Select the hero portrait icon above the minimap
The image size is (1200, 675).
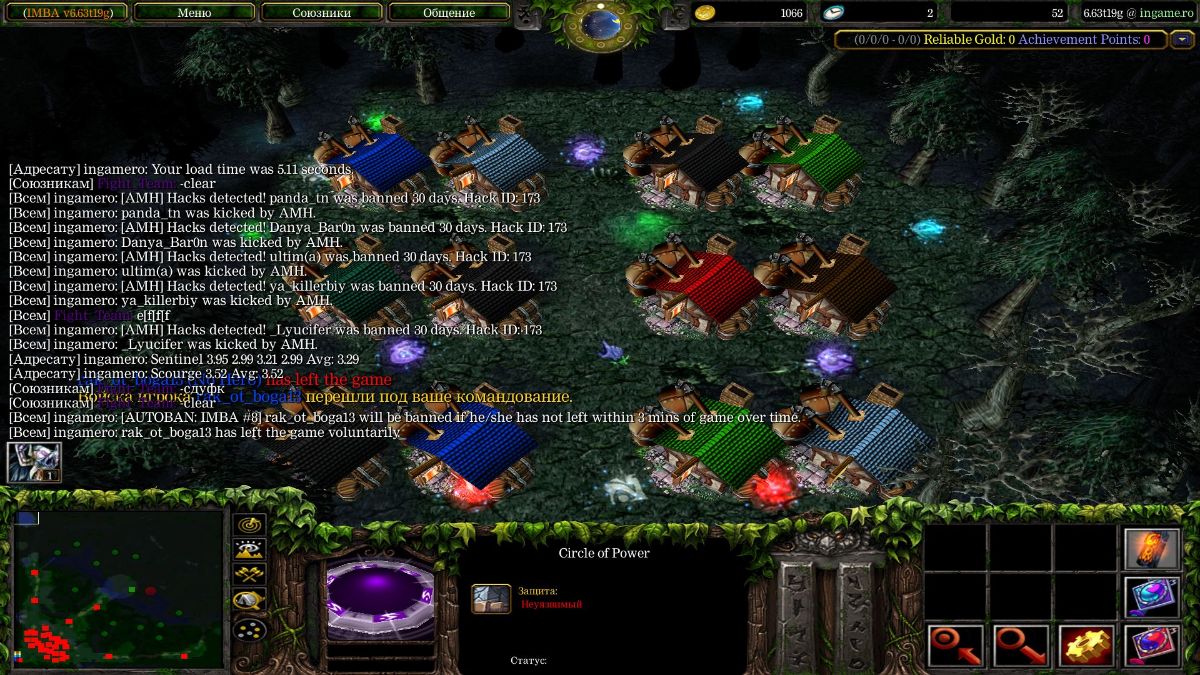(34, 462)
